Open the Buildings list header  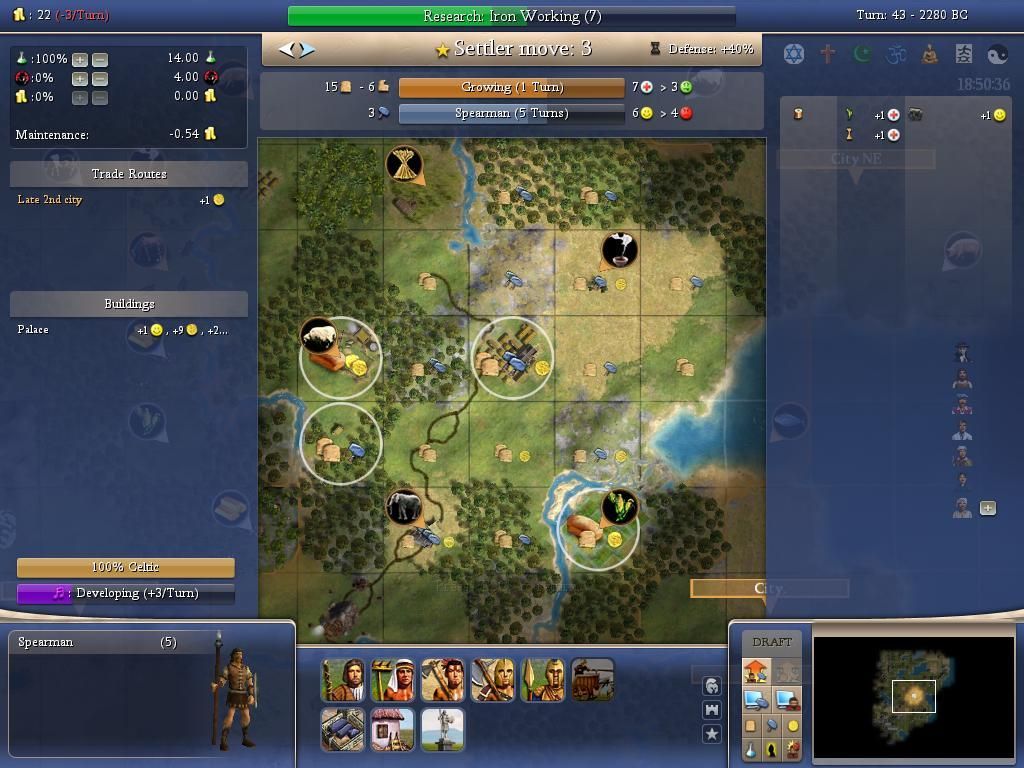[129, 304]
